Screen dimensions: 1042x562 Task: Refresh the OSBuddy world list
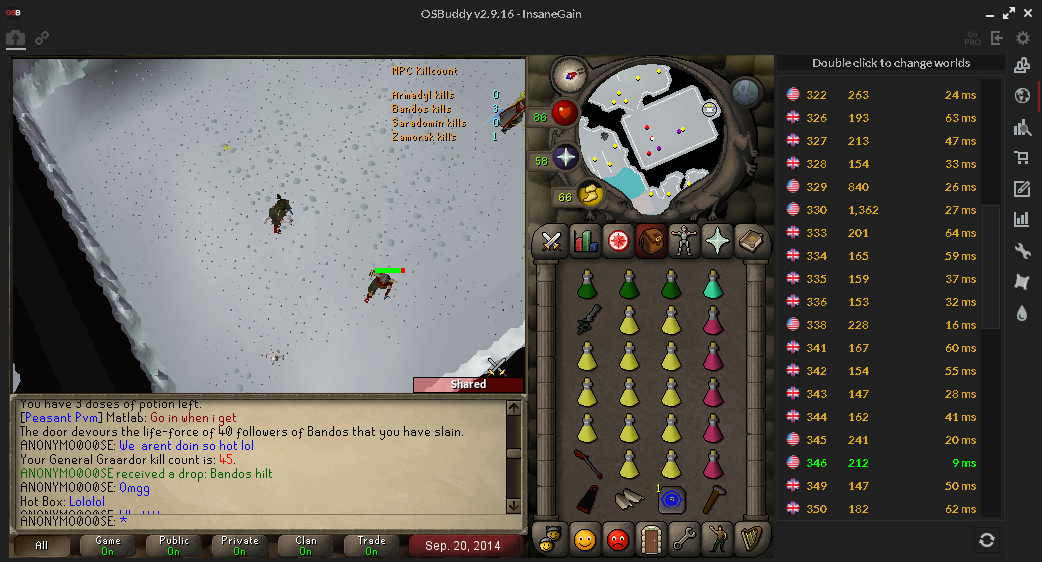pos(987,540)
